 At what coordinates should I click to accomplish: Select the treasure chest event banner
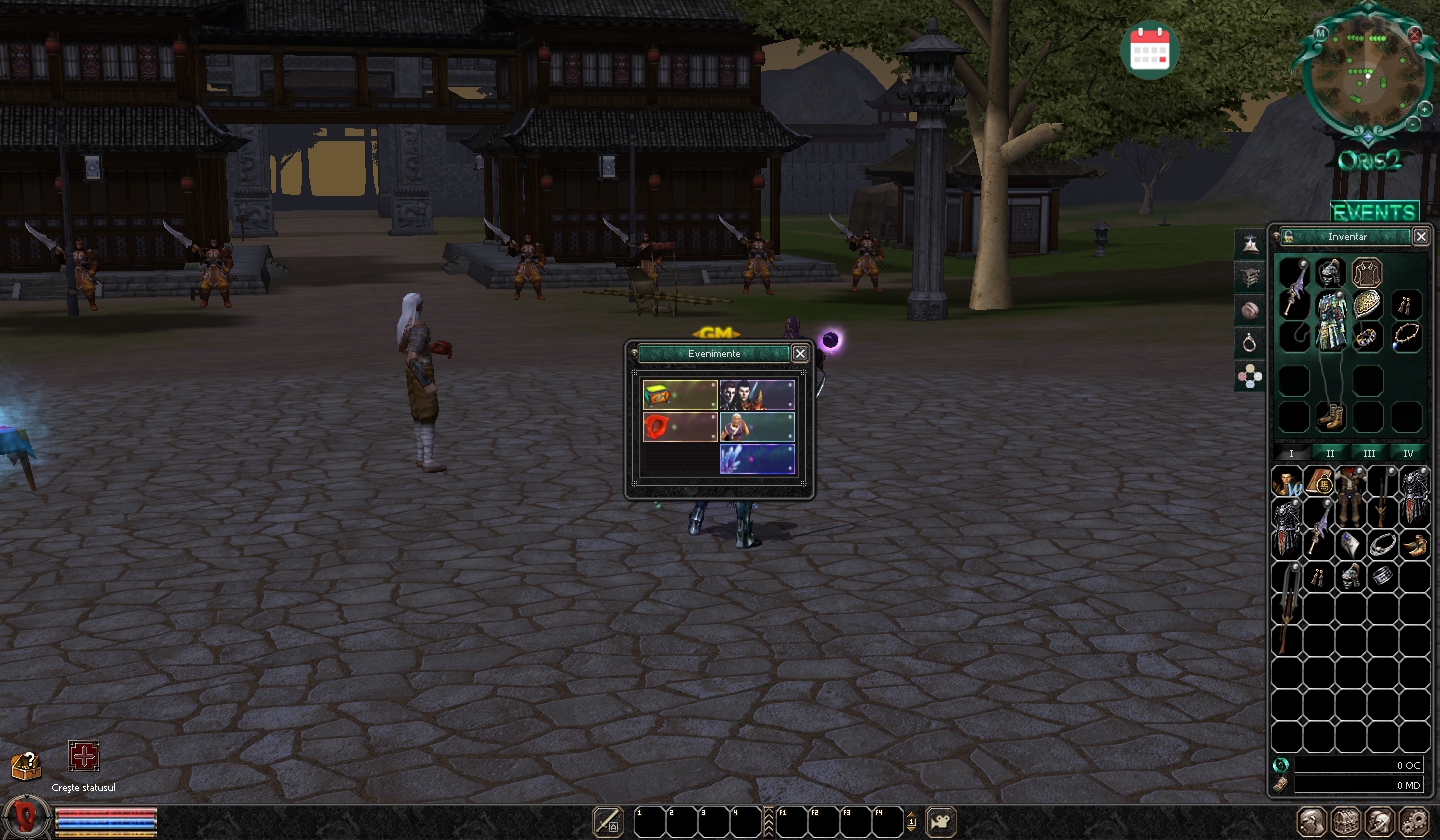click(x=680, y=395)
